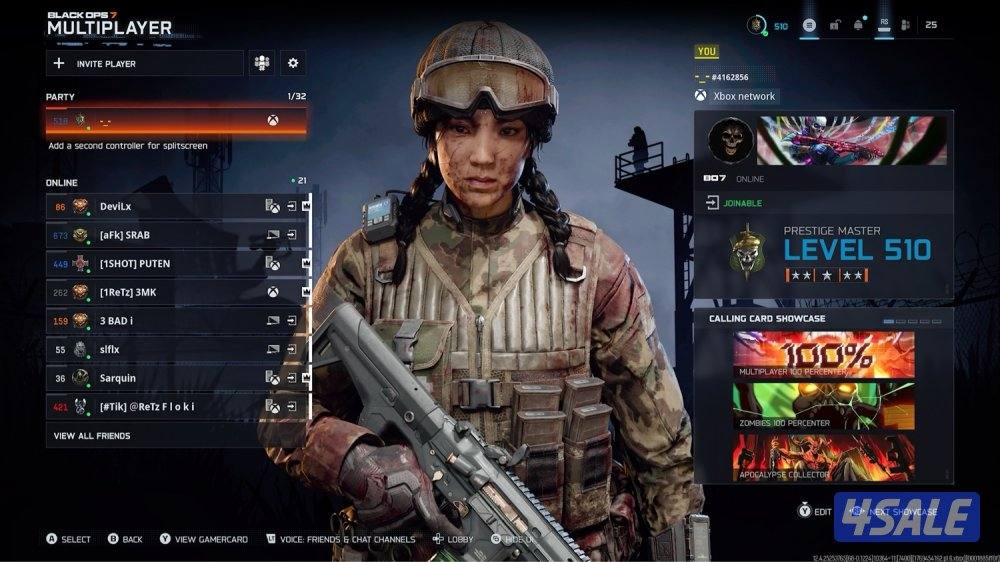The width and height of the screenshot is (1000, 562).
Task: View the Apocalypse Collector calling card
Action: tap(823, 456)
